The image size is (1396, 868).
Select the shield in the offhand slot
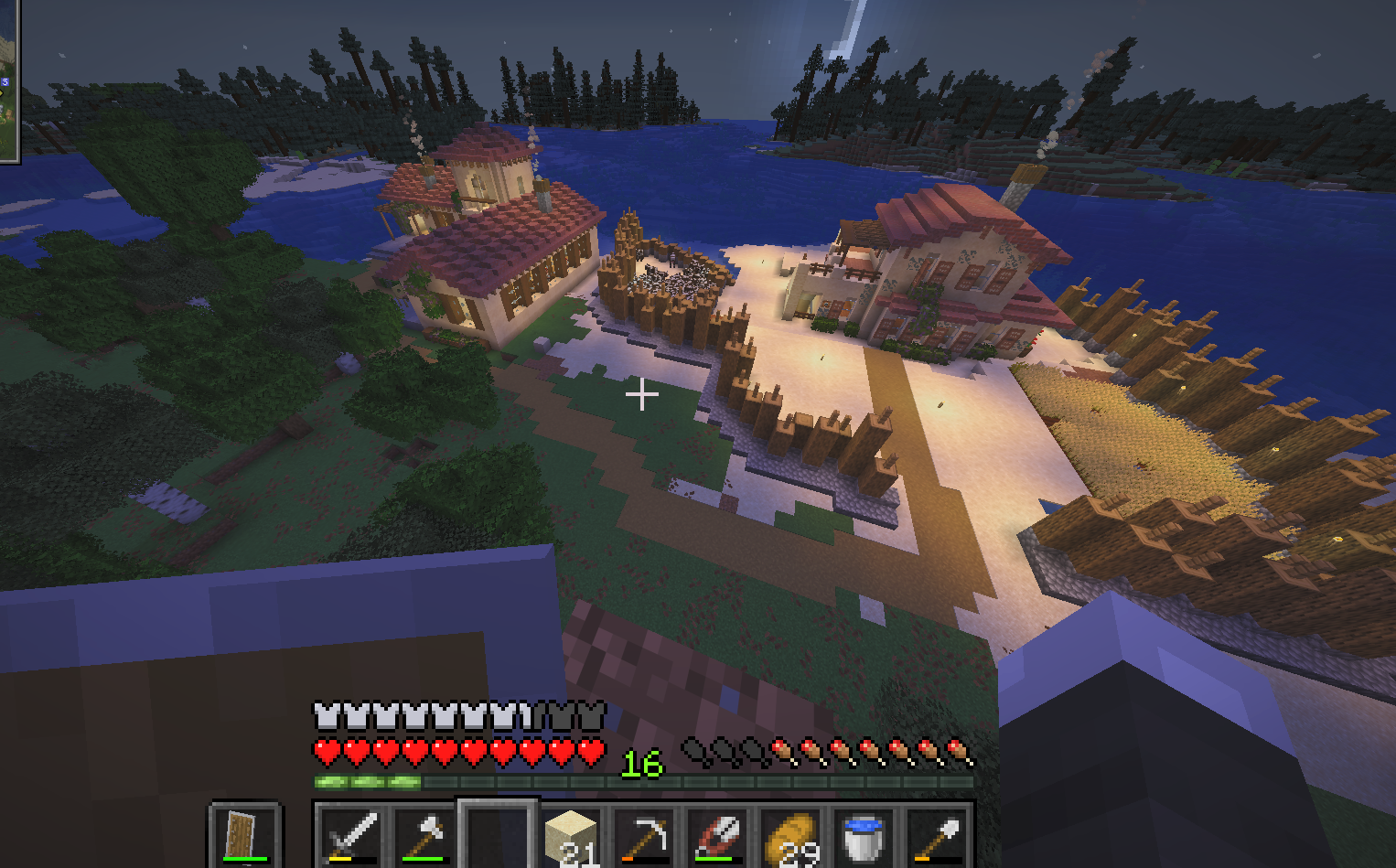point(243,835)
